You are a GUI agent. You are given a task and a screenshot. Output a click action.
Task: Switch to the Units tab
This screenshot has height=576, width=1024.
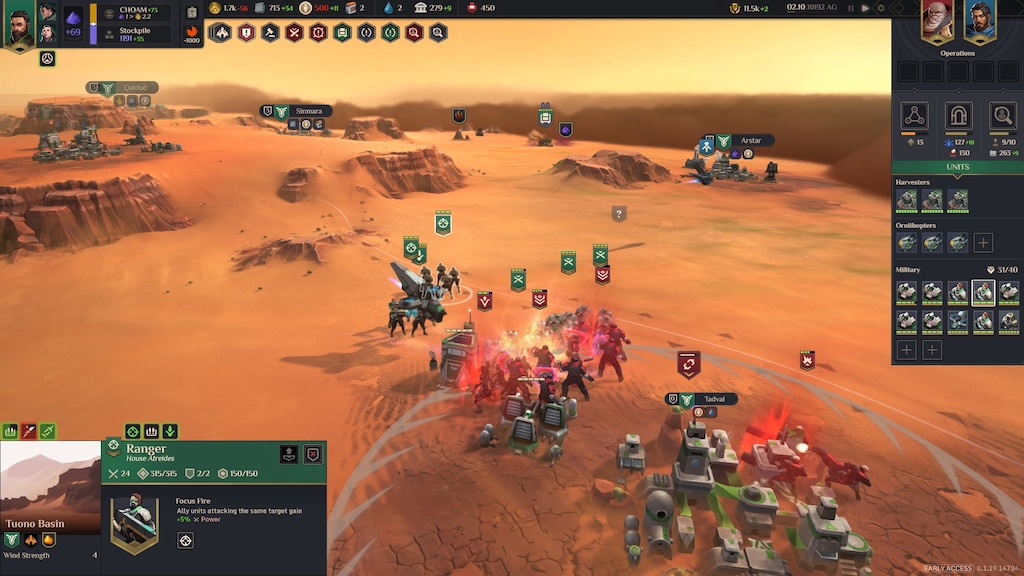(x=957, y=167)
